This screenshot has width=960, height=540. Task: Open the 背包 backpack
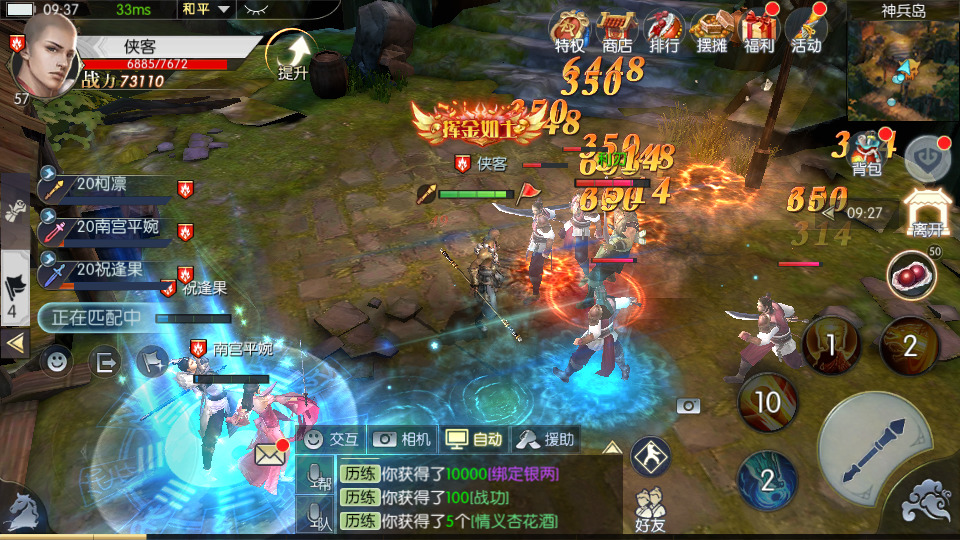(866, 156)
